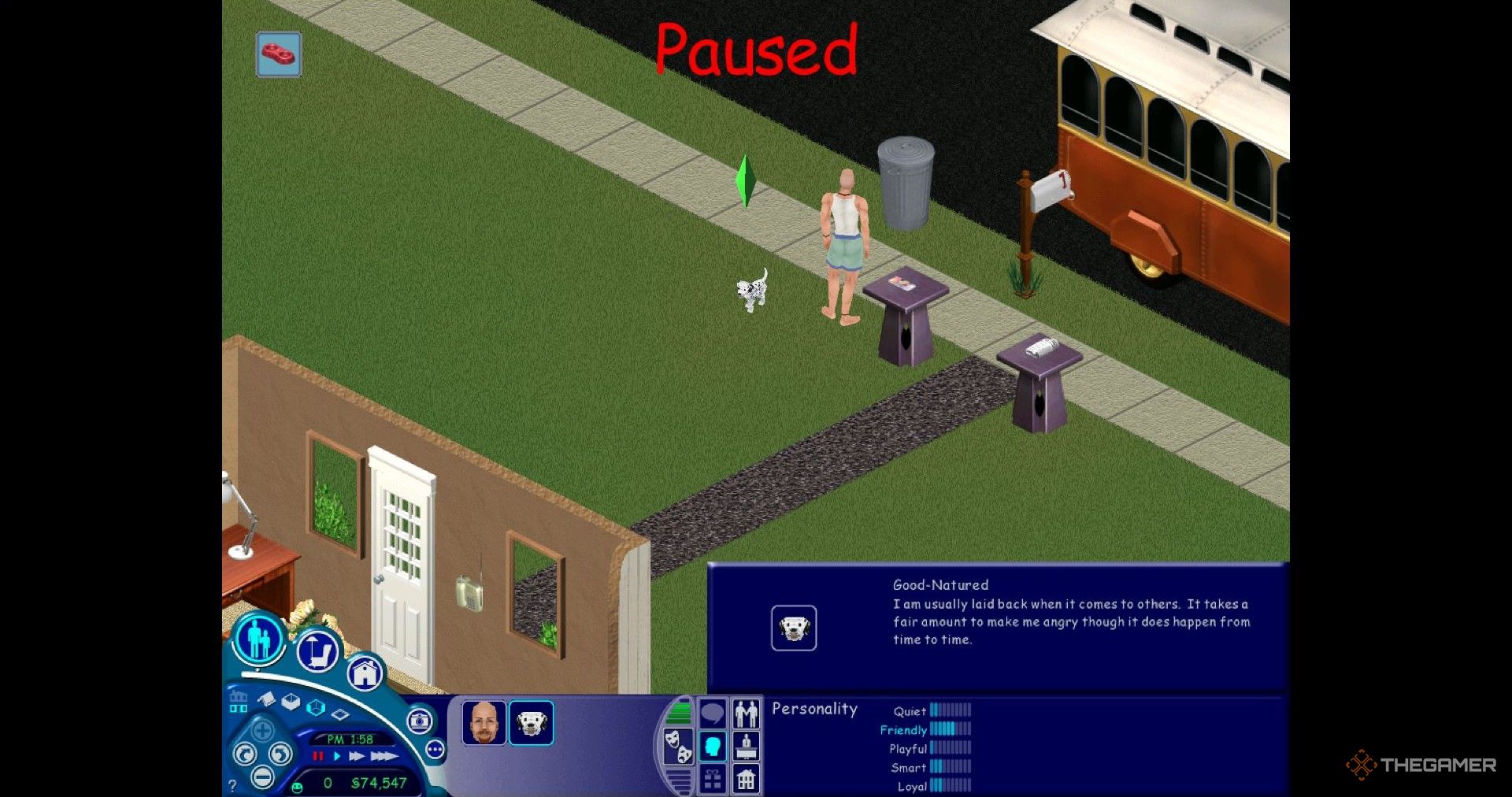
Task: Set game speed to fast forward
Action: tap(357, 756)
